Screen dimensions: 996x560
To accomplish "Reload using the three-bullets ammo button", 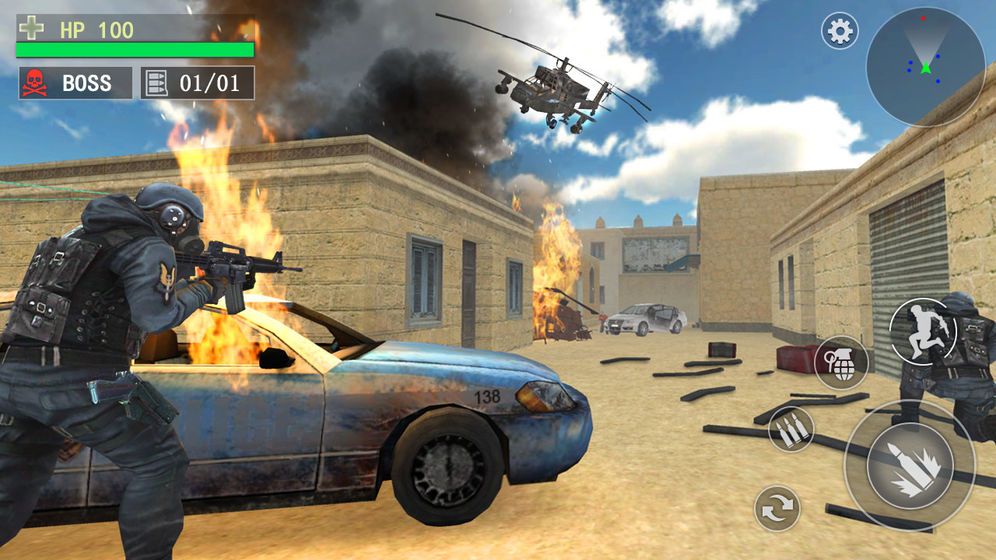I will [x=791, y=429].
